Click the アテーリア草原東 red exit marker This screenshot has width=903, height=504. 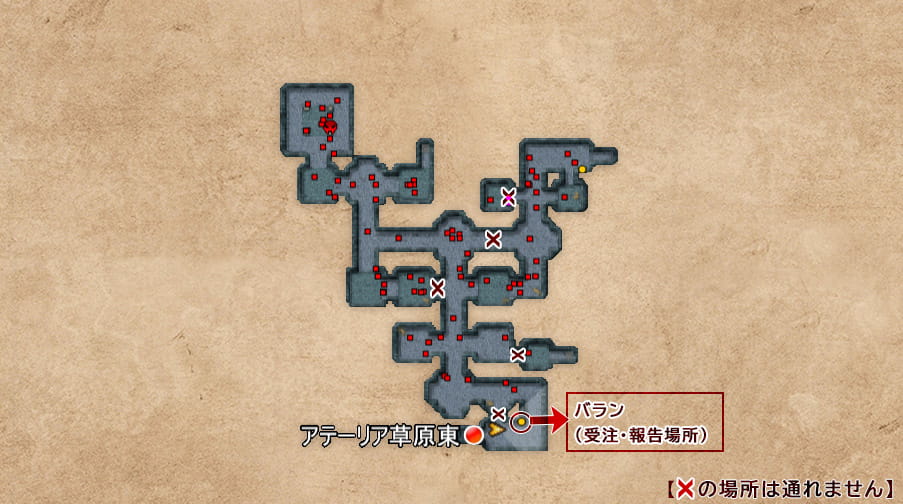(x=474, y=434)
